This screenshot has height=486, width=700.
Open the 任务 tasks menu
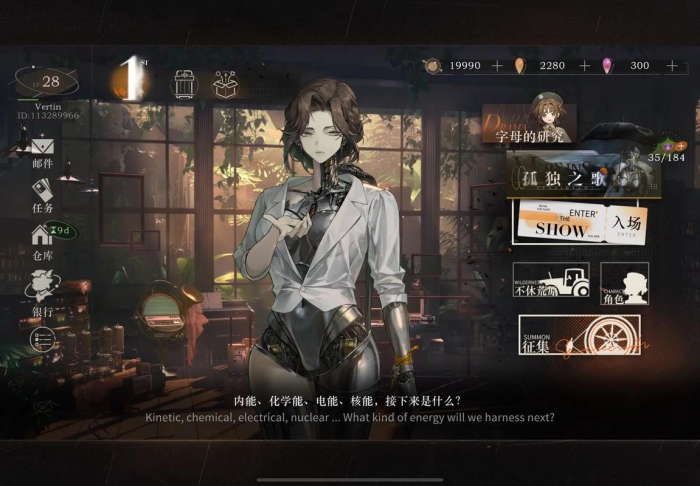click(42, 194)
